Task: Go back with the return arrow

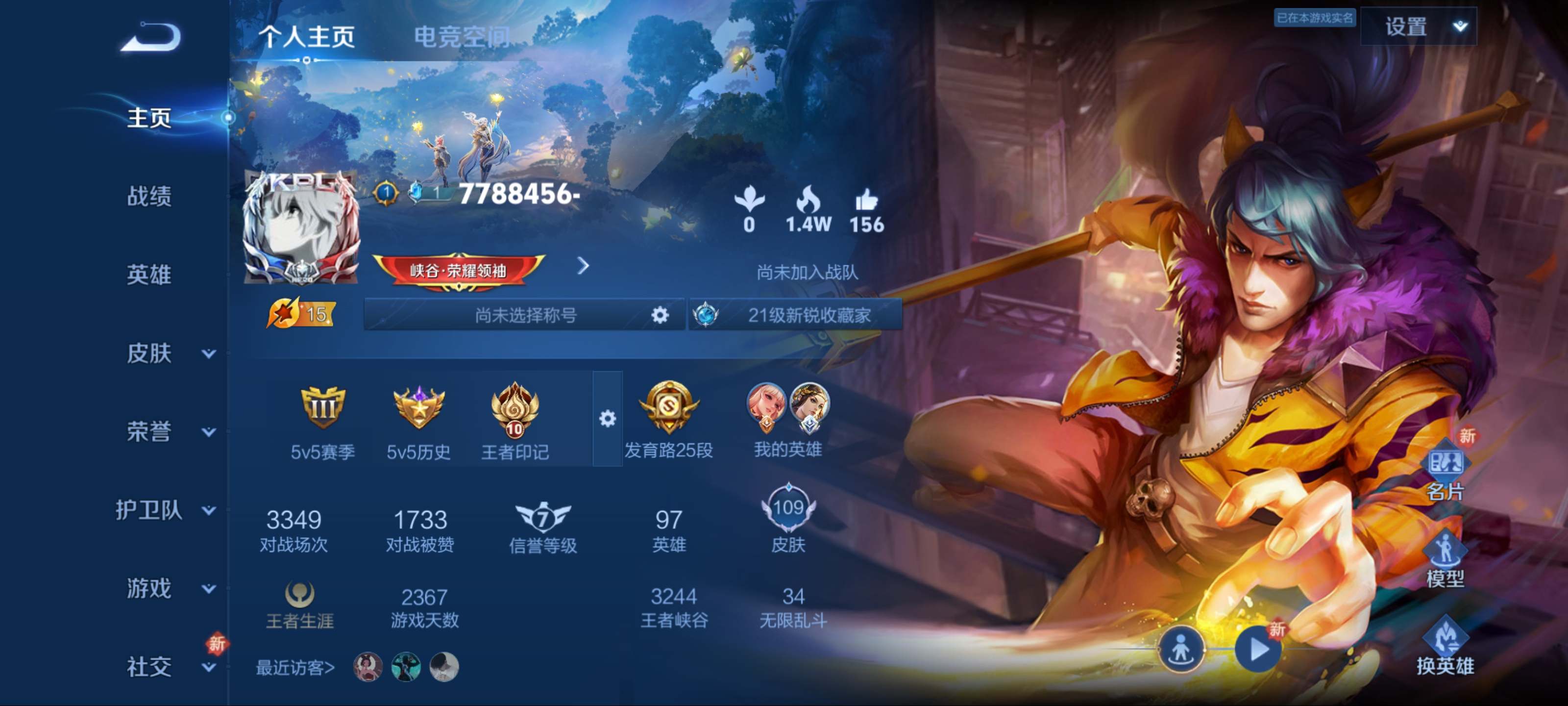Action: [x=150, y=37]
